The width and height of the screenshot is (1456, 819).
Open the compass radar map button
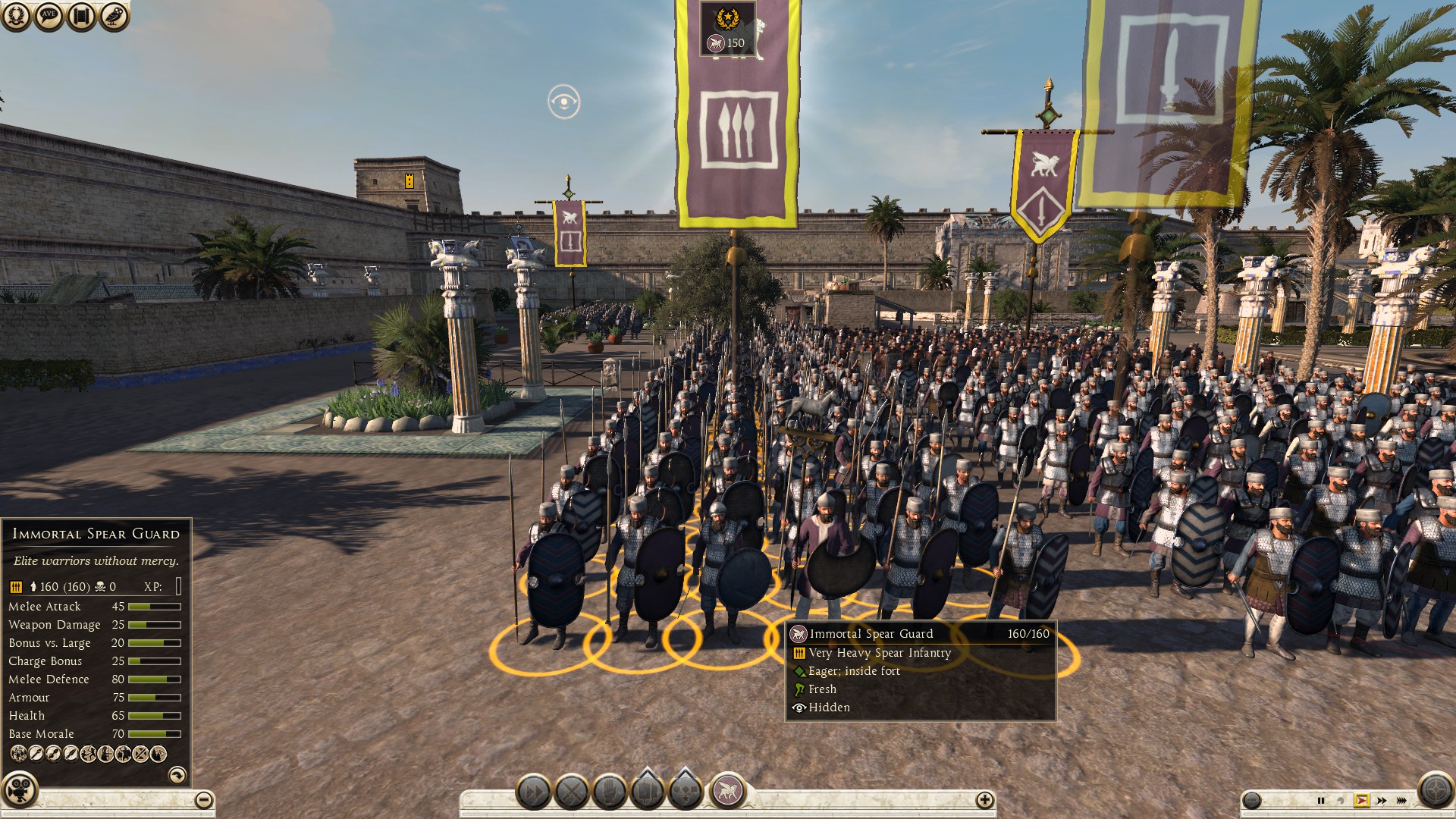1435,791
